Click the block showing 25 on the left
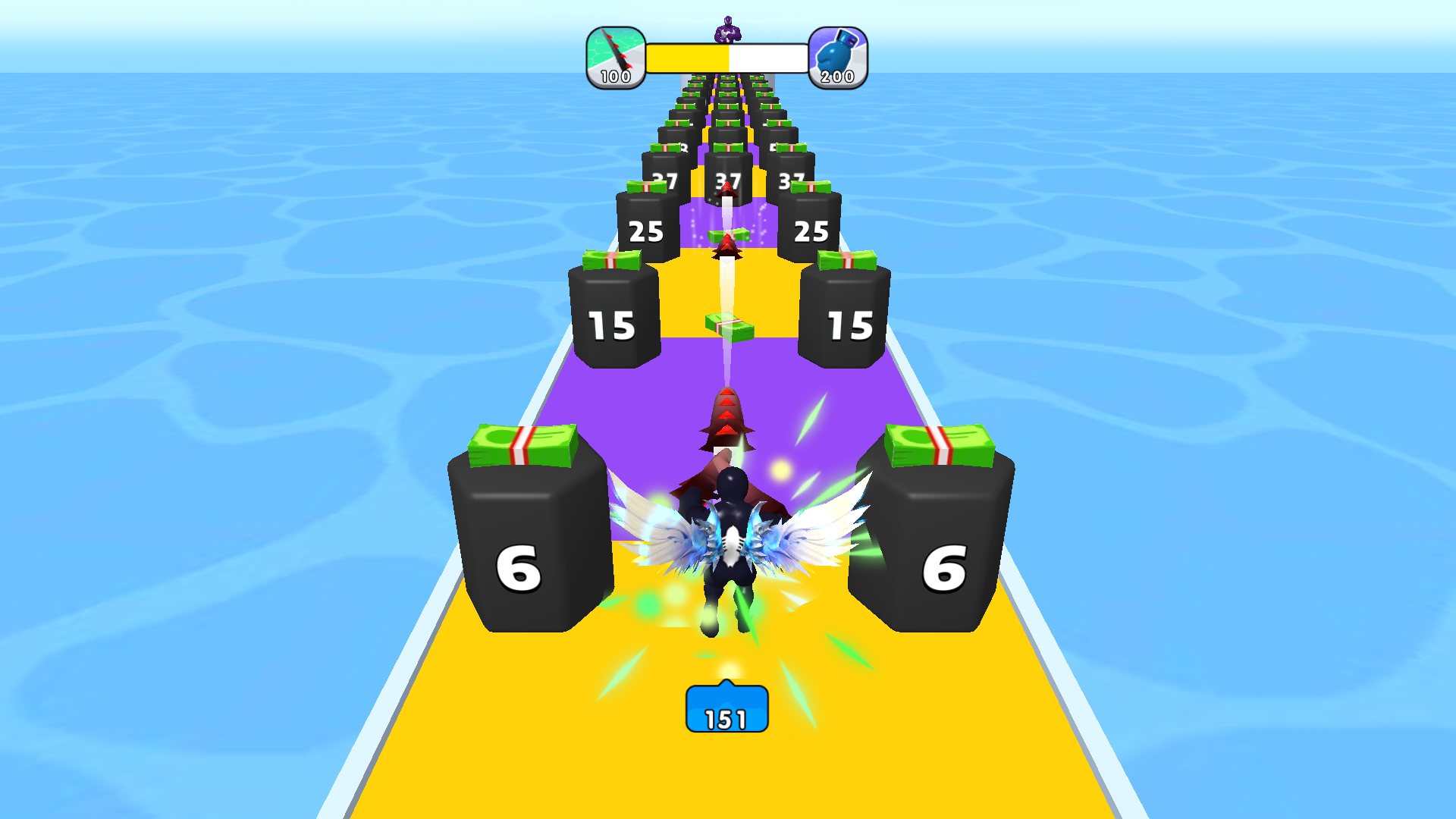This screenshot has width=1456, height=819. coord(646,227)
